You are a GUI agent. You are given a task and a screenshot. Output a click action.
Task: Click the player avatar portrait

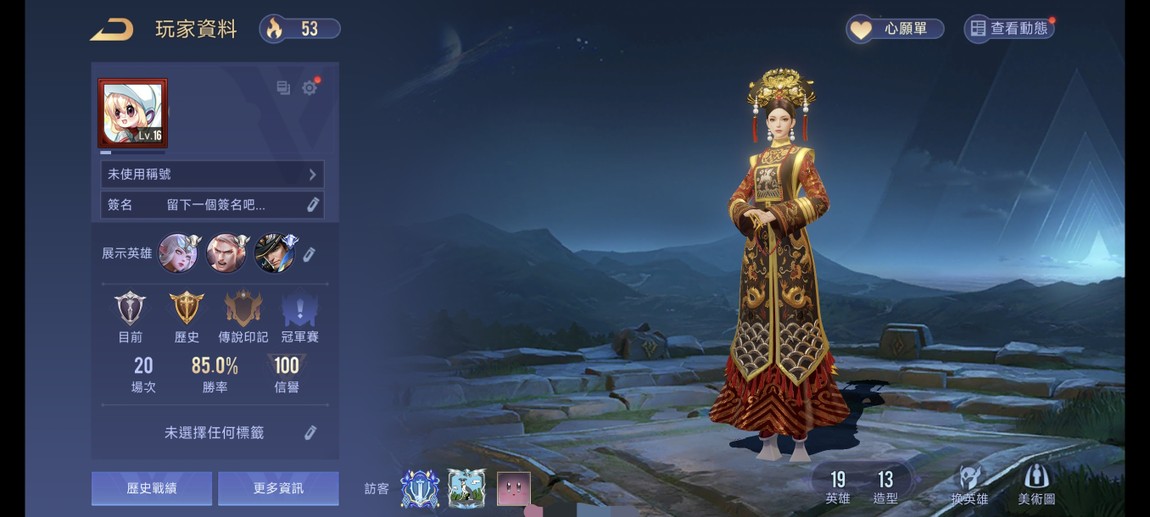132,113
